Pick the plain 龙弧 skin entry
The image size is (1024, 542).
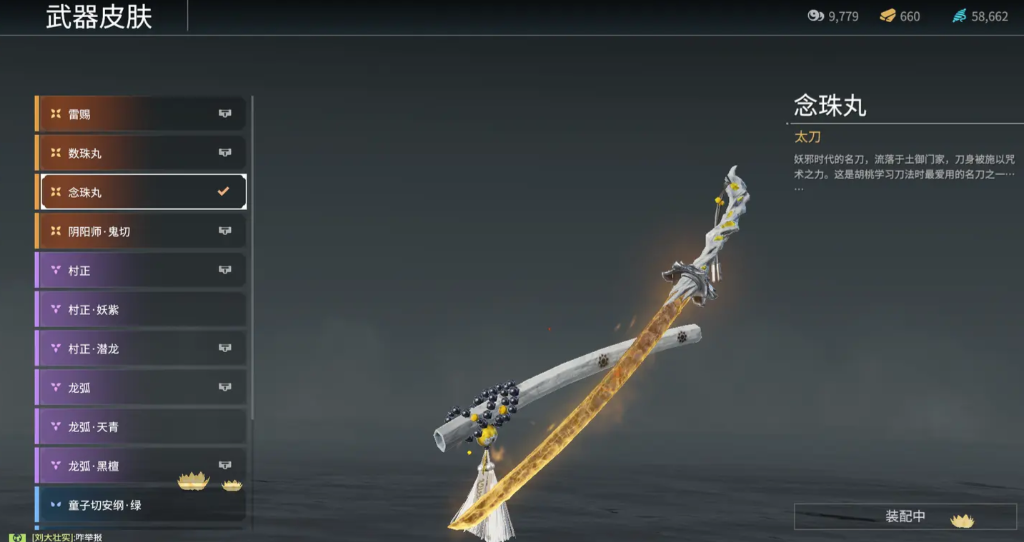point(140,387)
